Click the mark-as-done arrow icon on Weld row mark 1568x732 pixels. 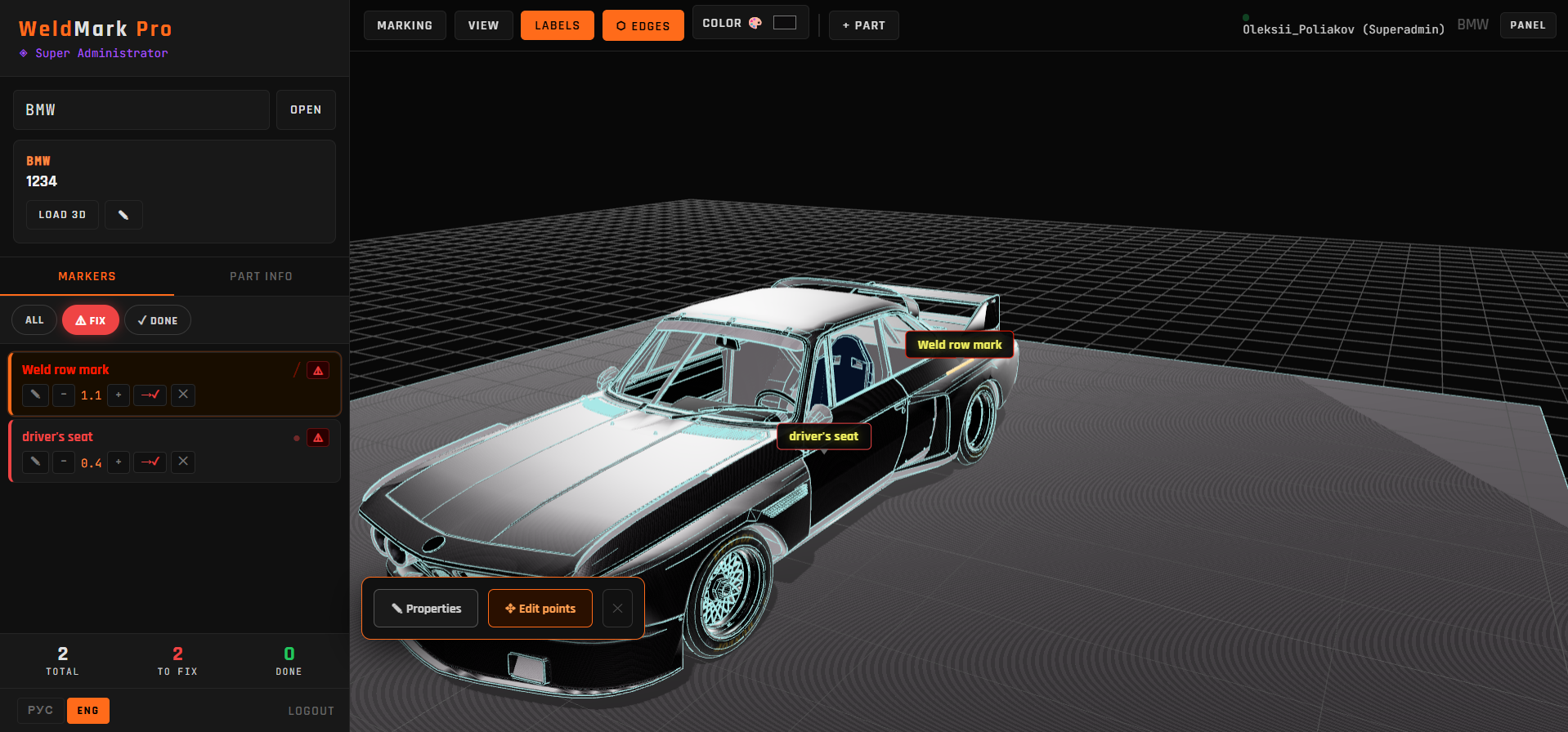pos(150,395)
